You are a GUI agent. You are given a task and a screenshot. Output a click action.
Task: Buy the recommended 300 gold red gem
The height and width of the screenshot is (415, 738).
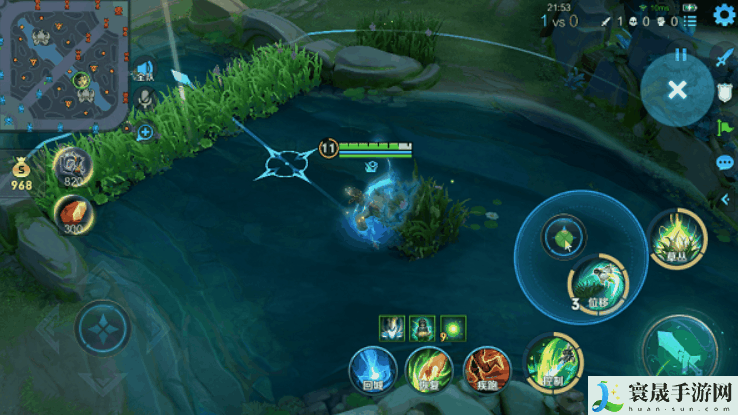[x=73, y=213]
